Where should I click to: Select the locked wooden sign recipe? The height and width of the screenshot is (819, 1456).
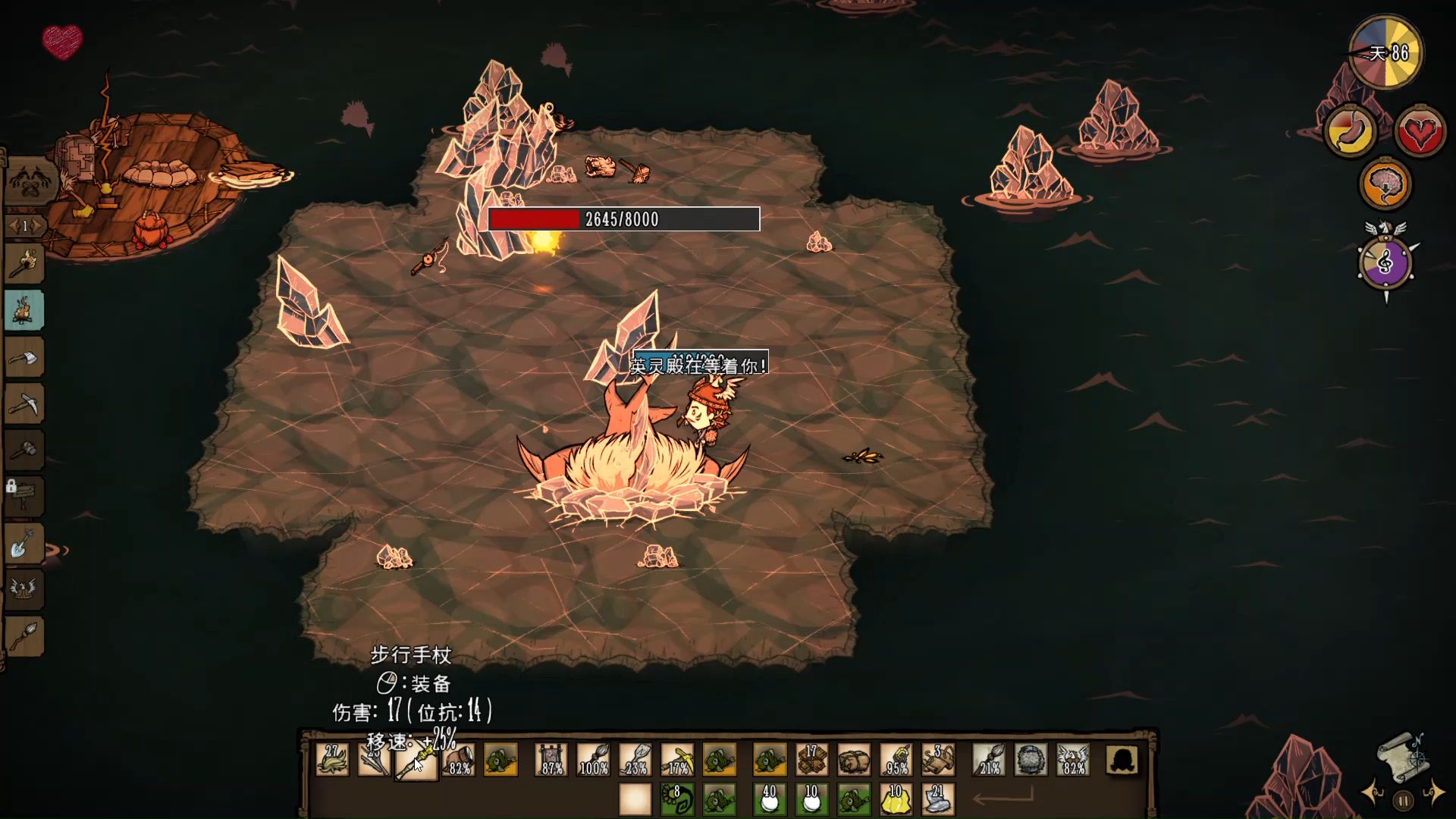(24, 497)
